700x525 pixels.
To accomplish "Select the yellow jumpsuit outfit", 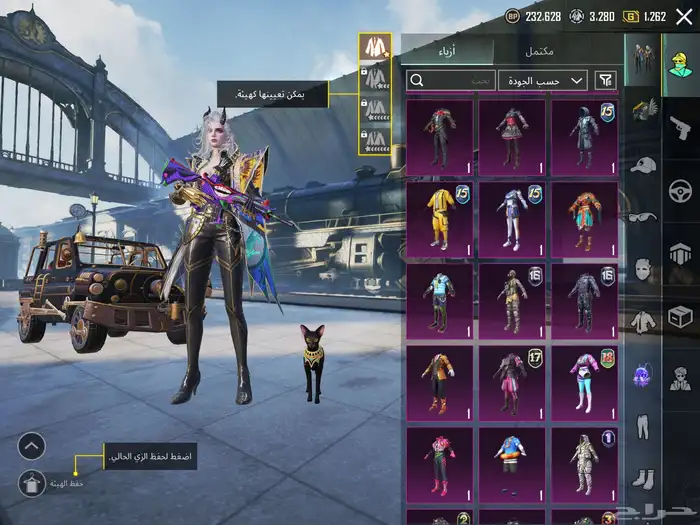I will [440, 218].
